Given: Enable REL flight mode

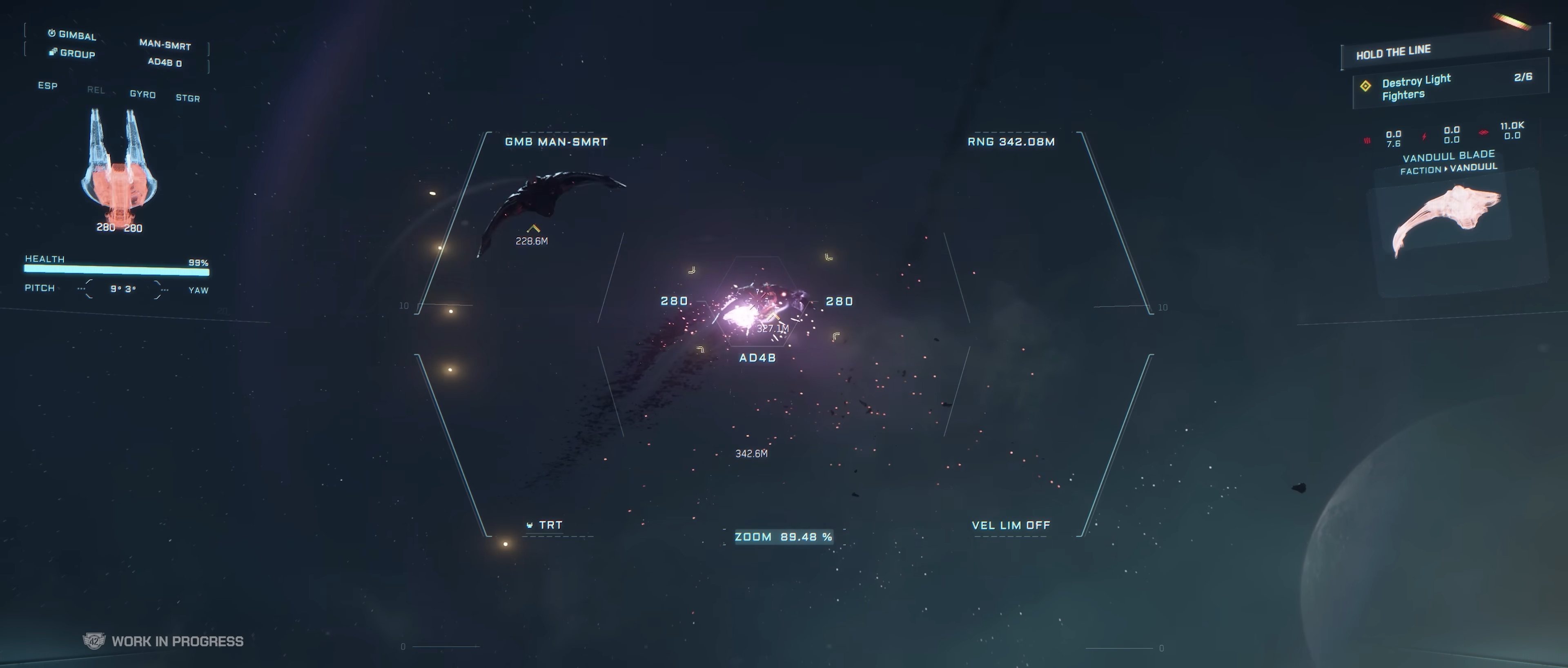Looking at the screenshot, I should click(x=96, y=90).
